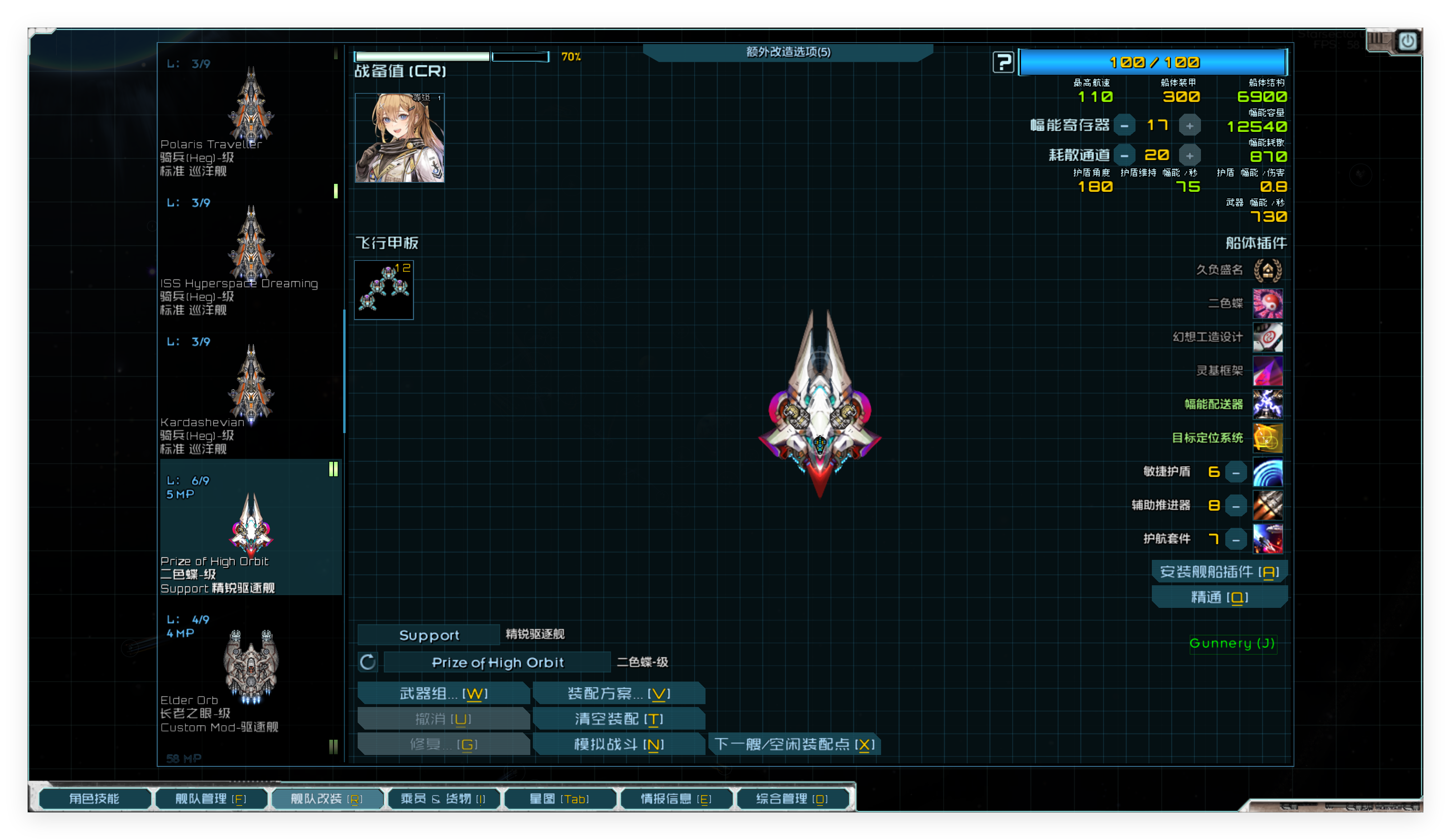Select the 灵基框架 hullmod icon
Screen dimensions: 1451x840
(1268, 371)
